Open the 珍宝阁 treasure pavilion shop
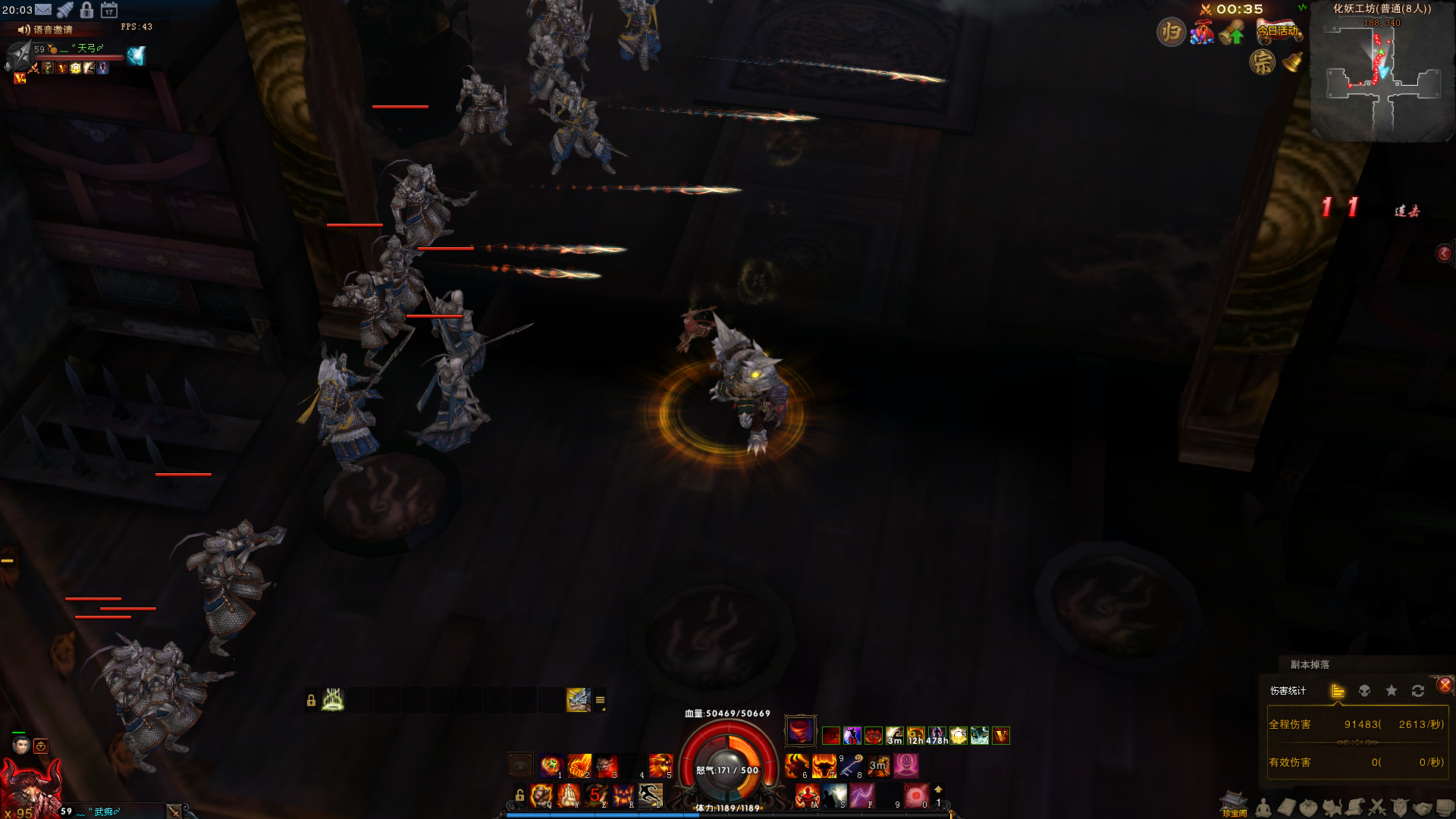Viewport: 1456px width, 819px height. point(1234,804)
